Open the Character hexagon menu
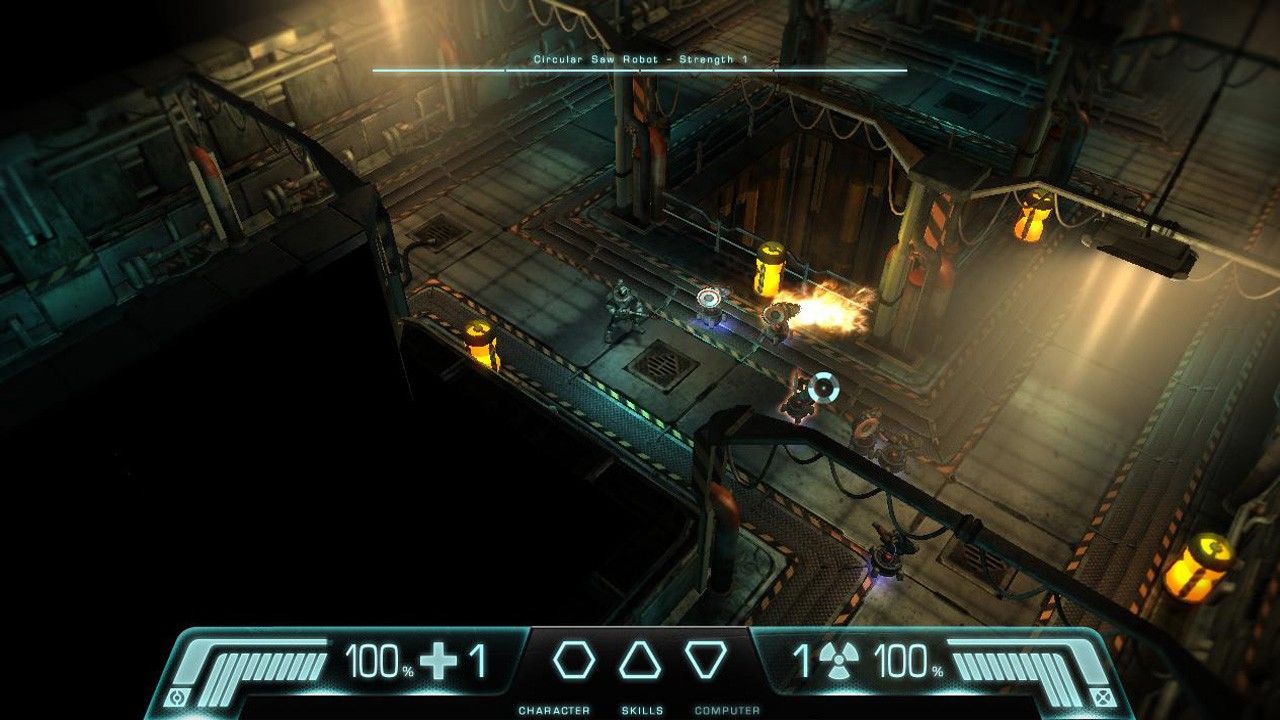1280x720 pixels. click(574, 661)
